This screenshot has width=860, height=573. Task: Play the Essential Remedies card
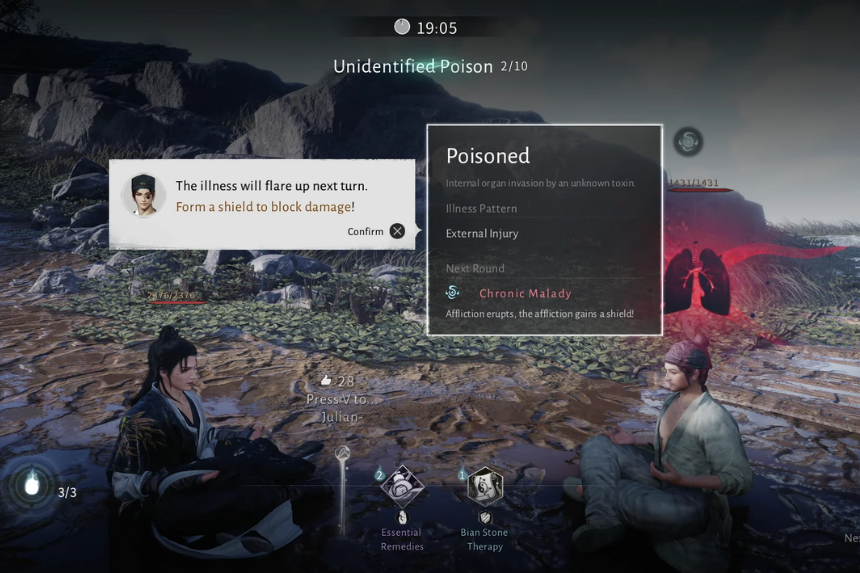(x=402, y=487)
